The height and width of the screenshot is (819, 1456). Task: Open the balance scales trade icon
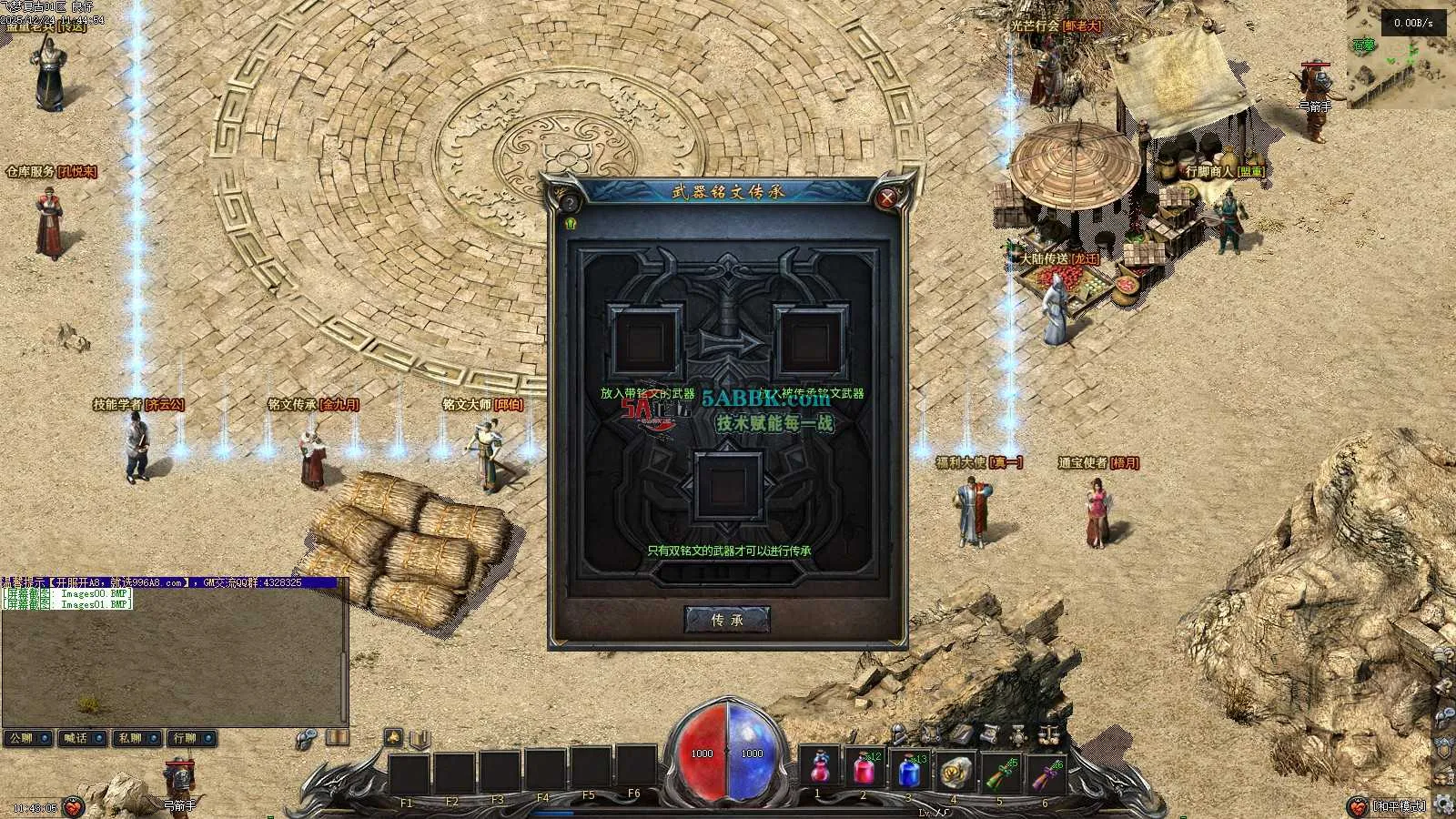pyautogui.click(x=1048, y=733)
